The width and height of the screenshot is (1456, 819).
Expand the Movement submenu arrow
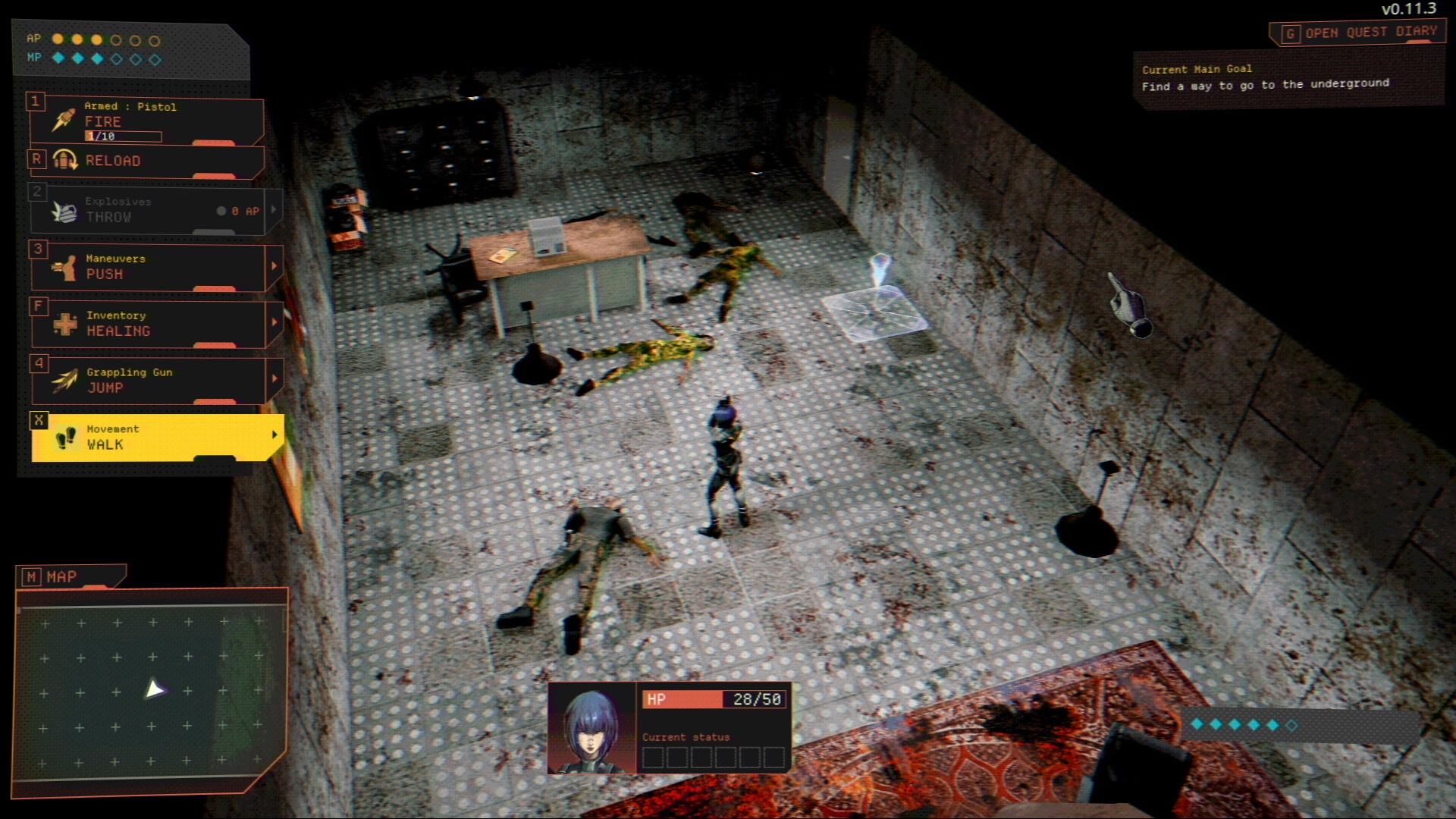point(275,435)
